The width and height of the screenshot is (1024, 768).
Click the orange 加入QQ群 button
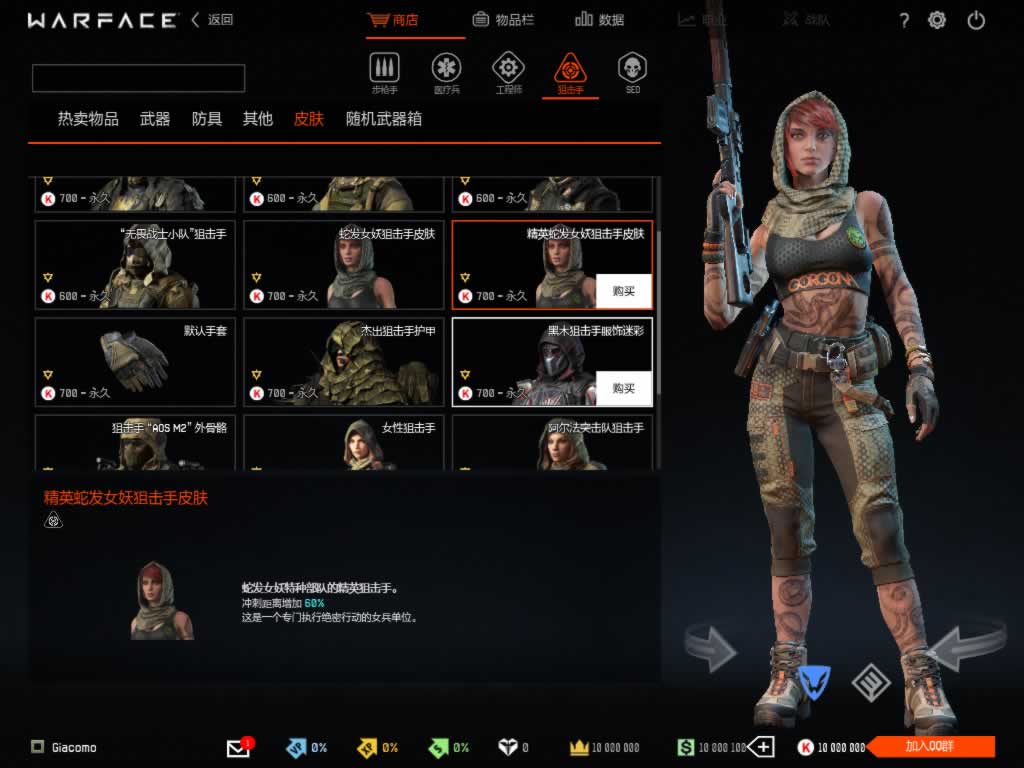click(931, 747)
